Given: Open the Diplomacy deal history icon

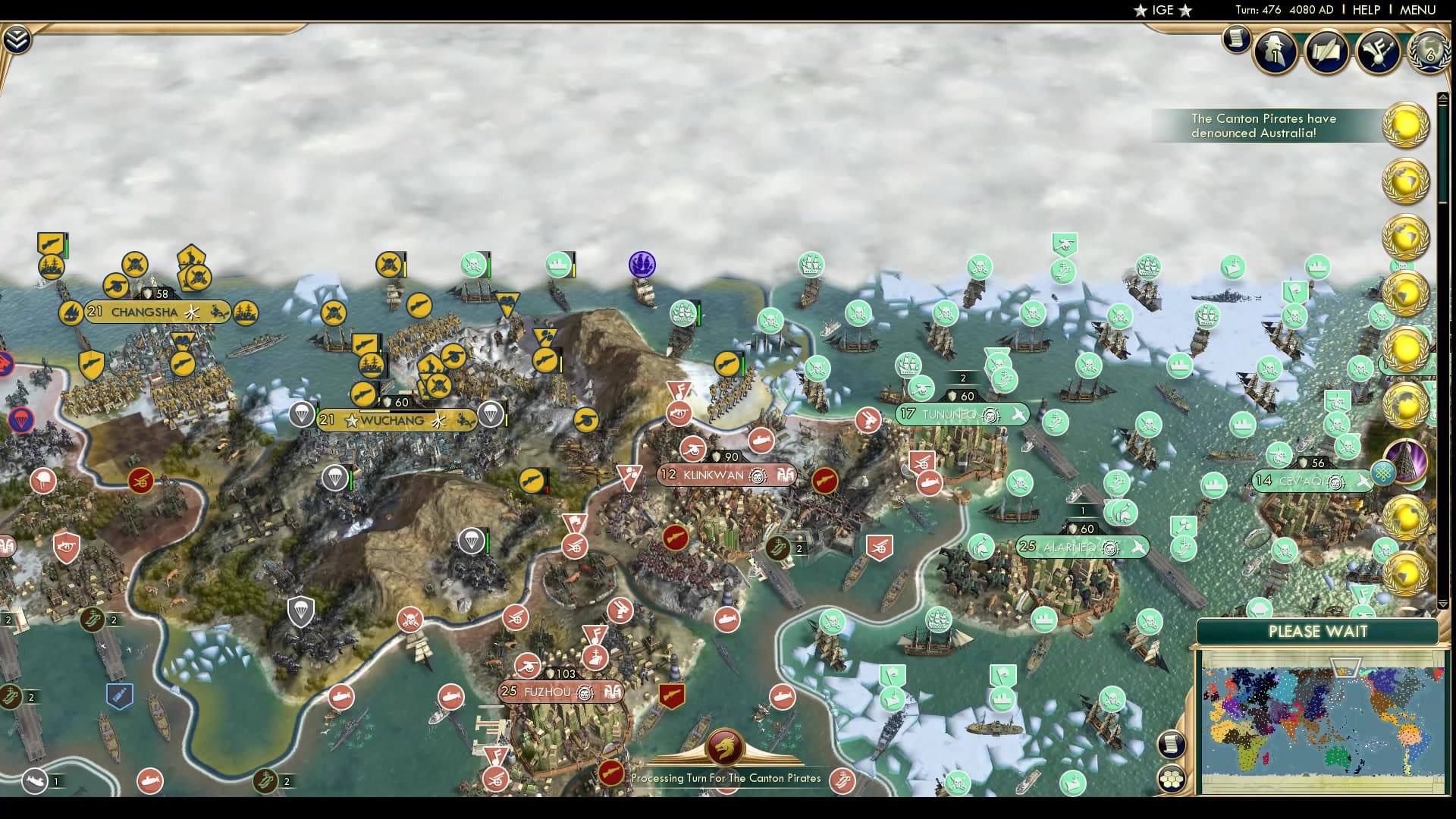Looking at the screenshot, I should point(1327,53).
